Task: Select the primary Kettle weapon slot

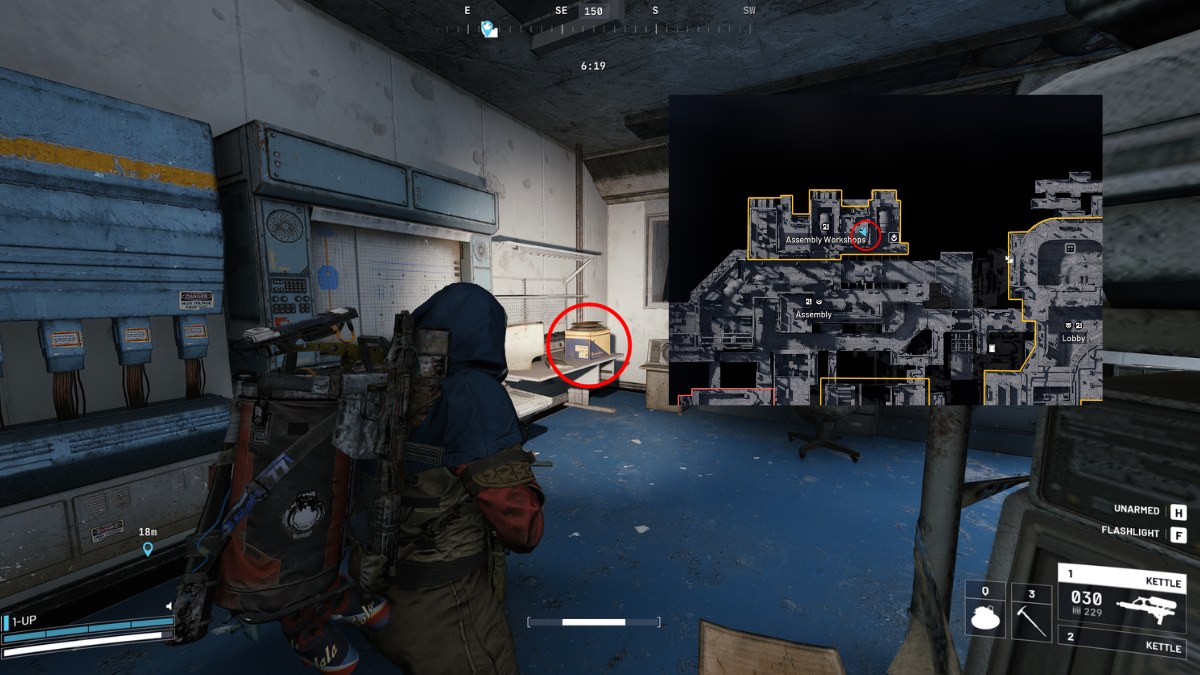Action: click(1123, 600)
